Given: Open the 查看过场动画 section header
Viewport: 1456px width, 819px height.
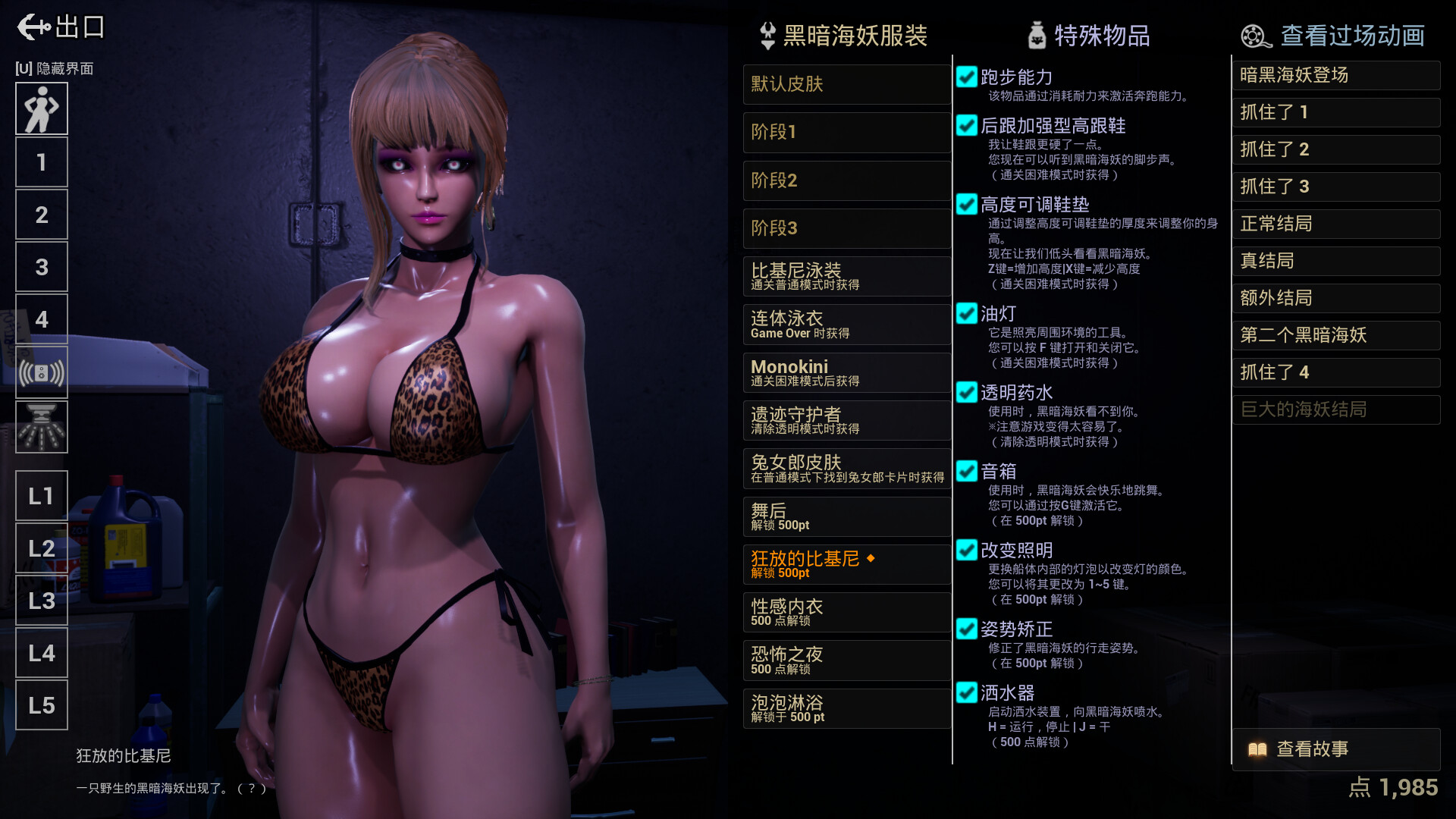Looking at the screenshot, I should [x=1351, y=35].
